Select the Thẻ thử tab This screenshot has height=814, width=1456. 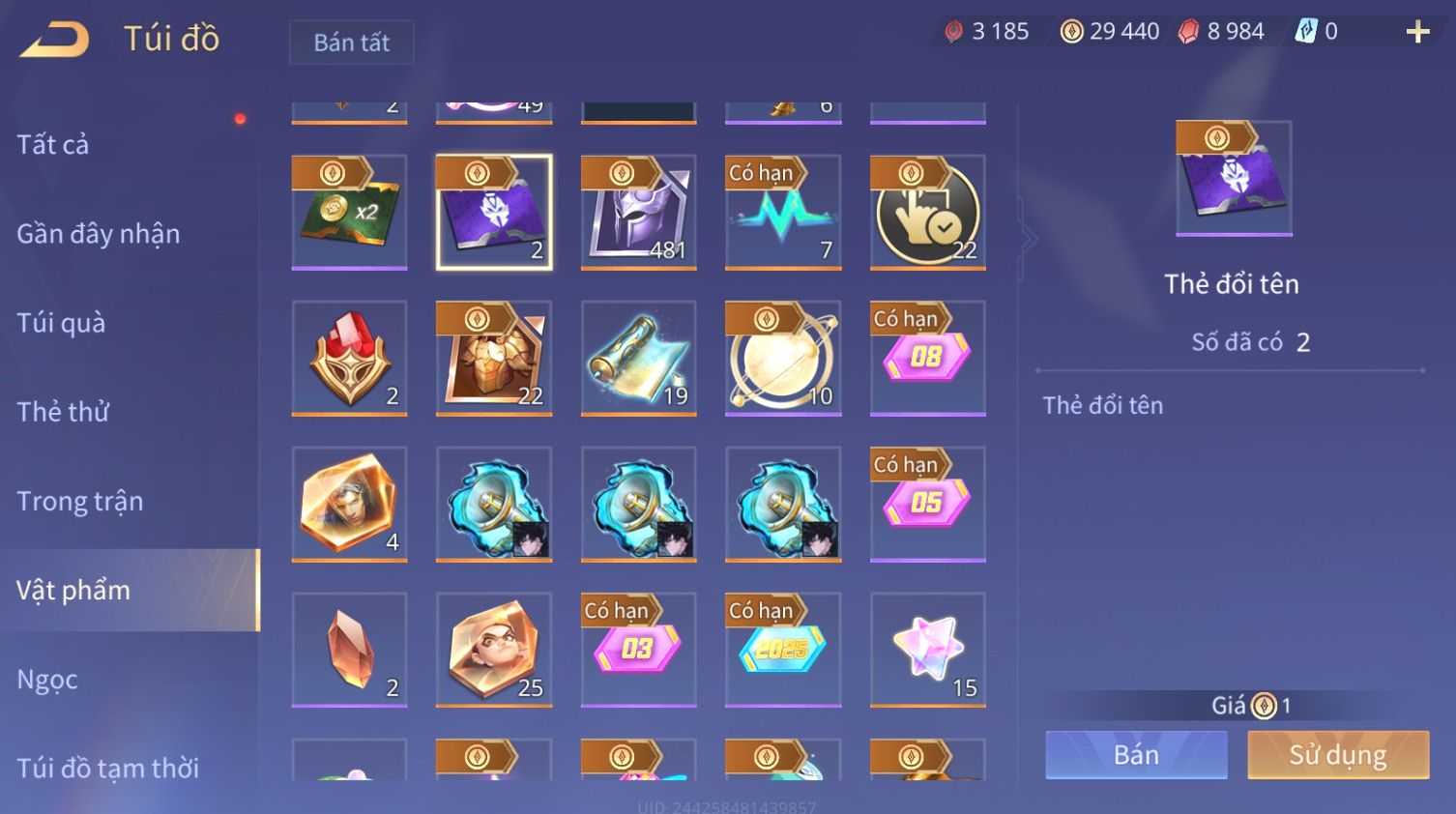coord(63,412)
